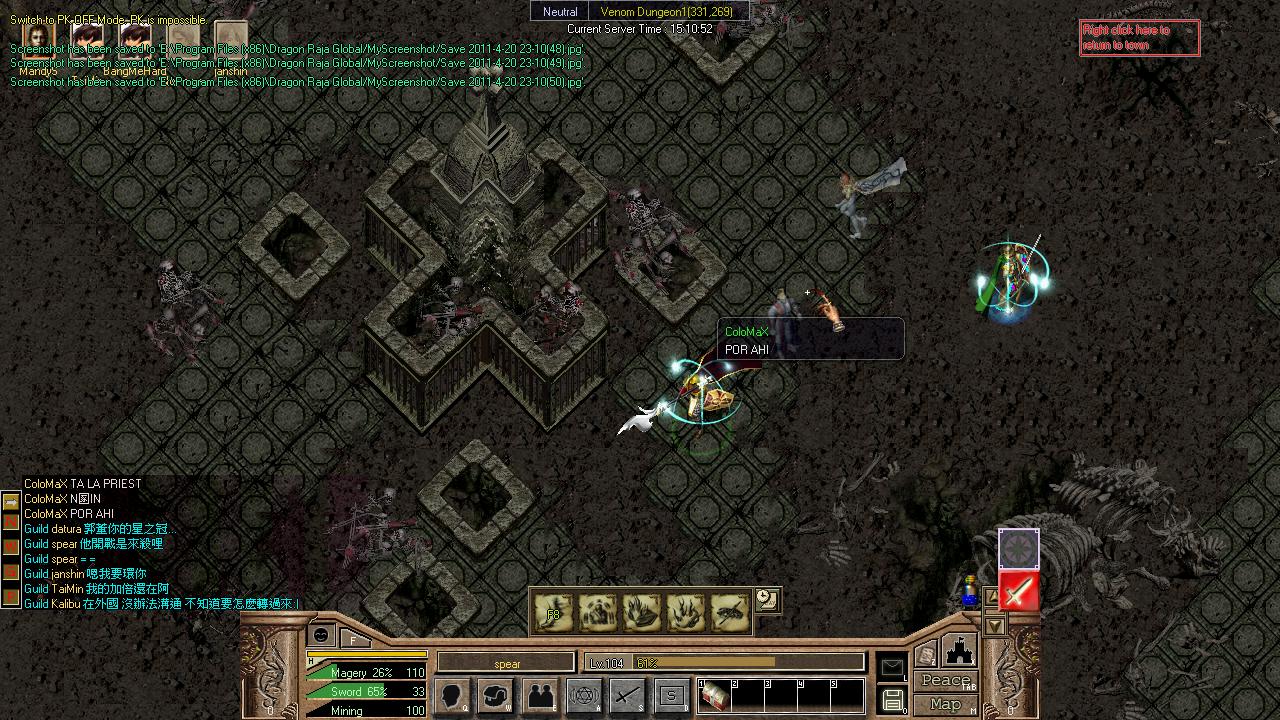
Task: Click the smiley face emoticon button
Action: [x=320, y=635]
